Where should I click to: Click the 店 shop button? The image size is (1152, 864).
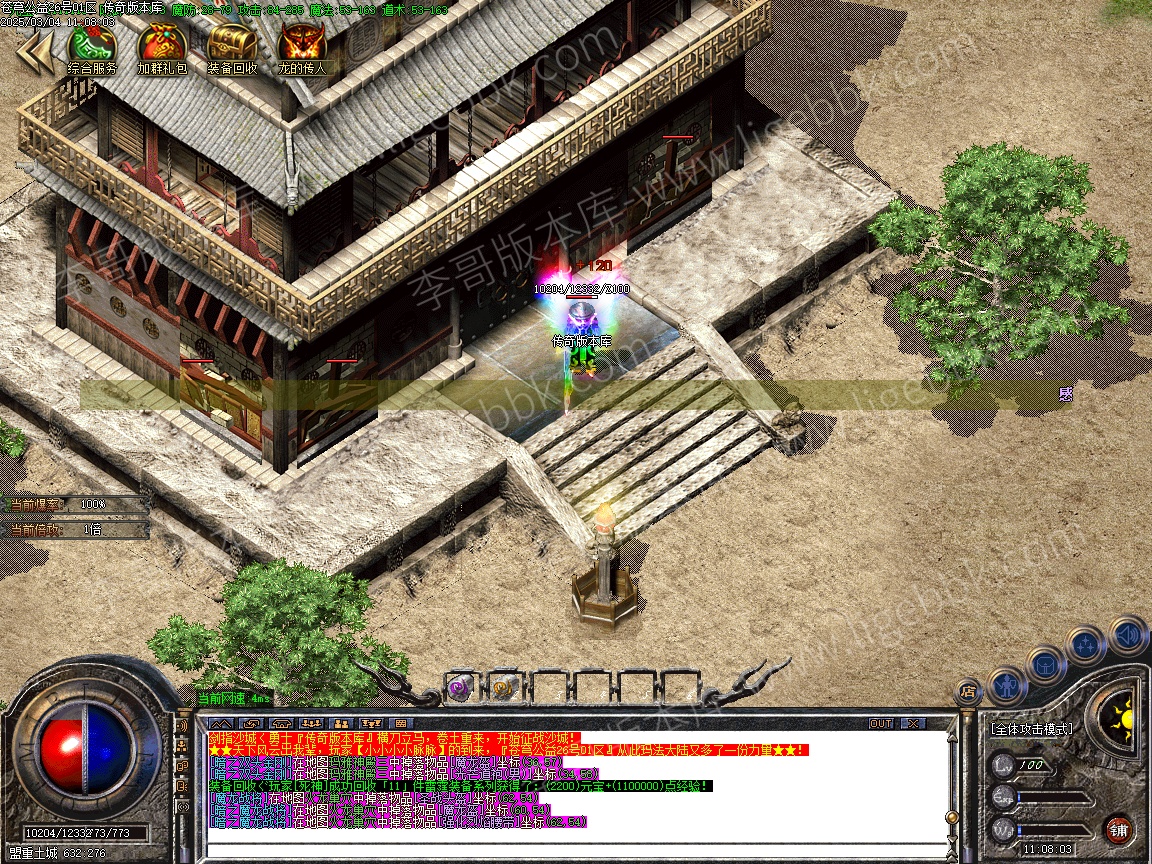967,691
